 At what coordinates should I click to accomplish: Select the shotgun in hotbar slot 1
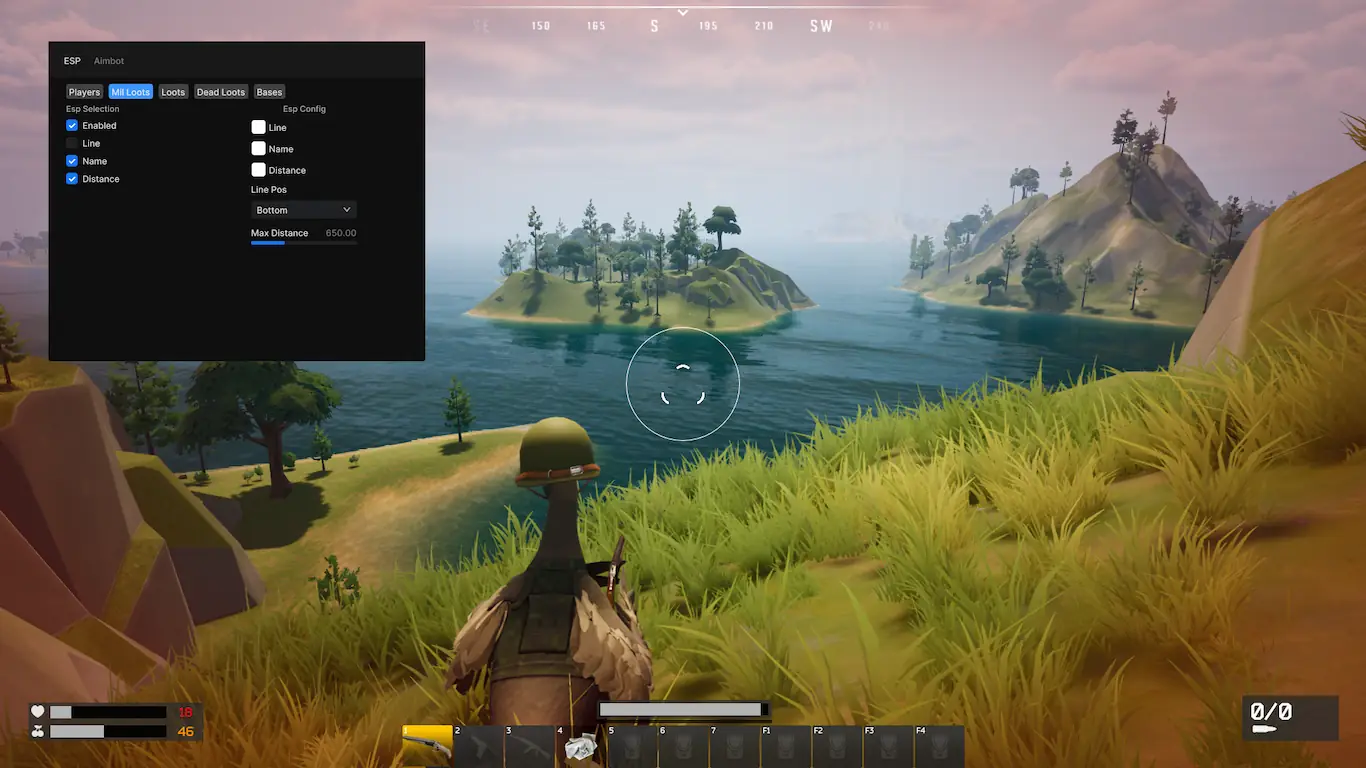point(427,746)
